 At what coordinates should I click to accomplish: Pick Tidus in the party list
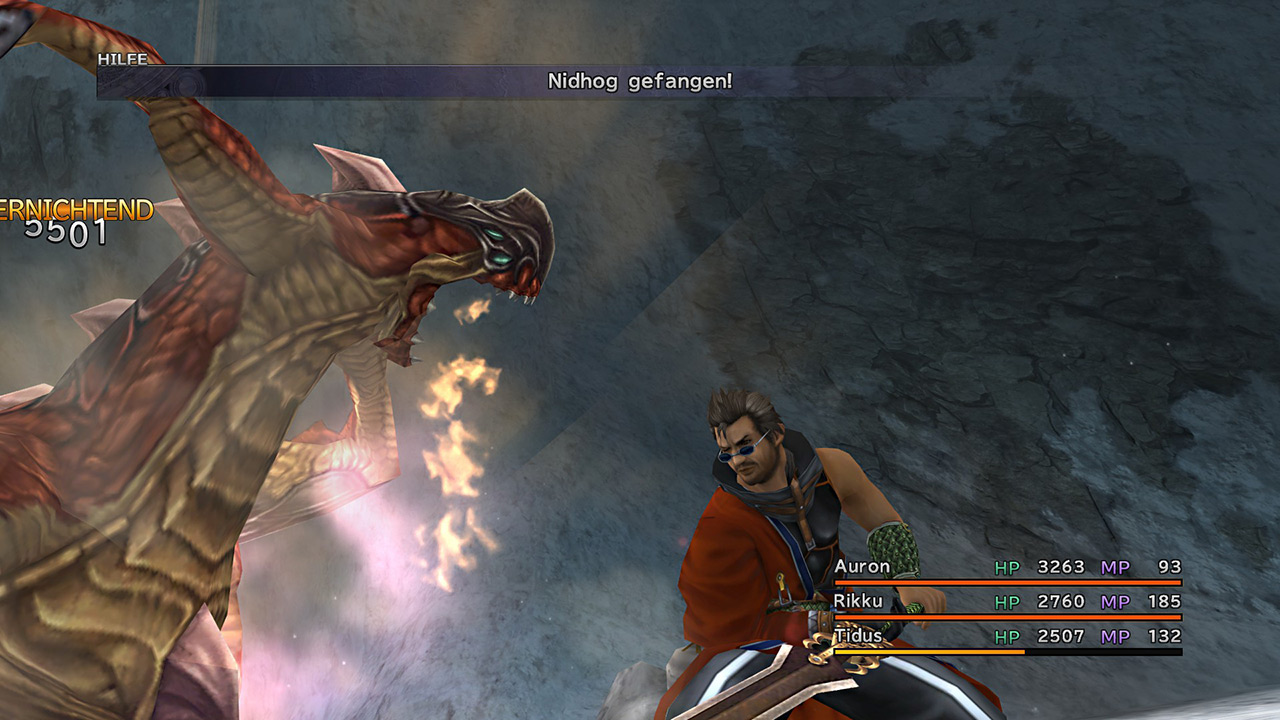click(x=860, y=637)
